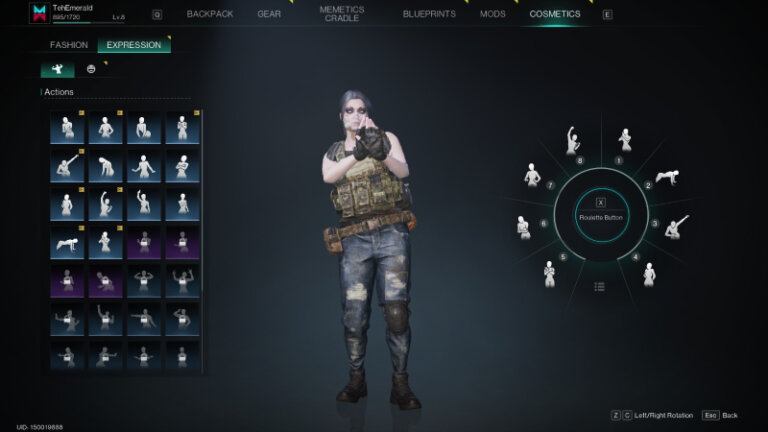Screen dimensions: 768x432
Task: Select the Mods tab
Action: tap(492, 14)
